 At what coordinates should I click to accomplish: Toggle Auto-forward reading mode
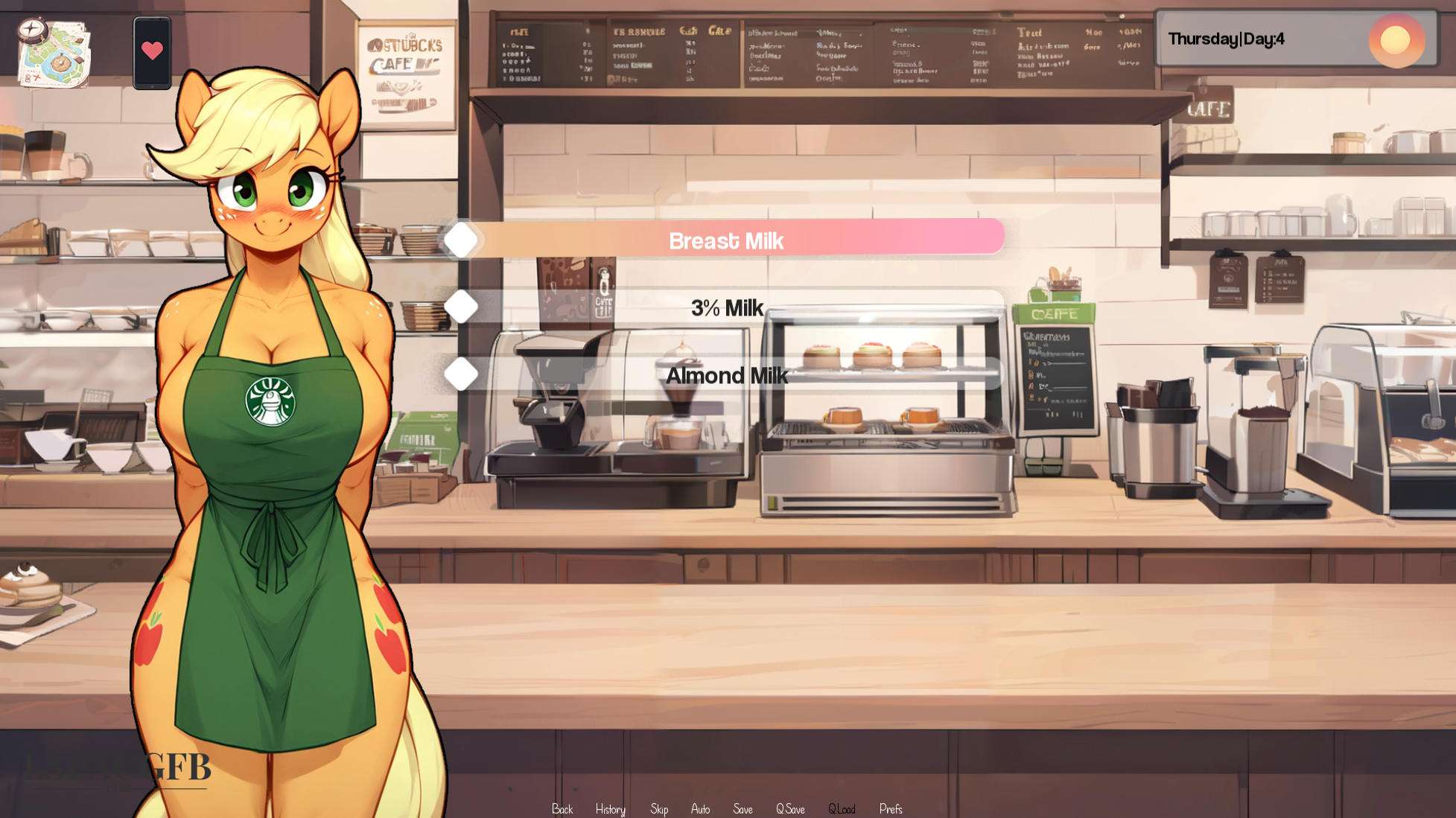click(701, 809)
